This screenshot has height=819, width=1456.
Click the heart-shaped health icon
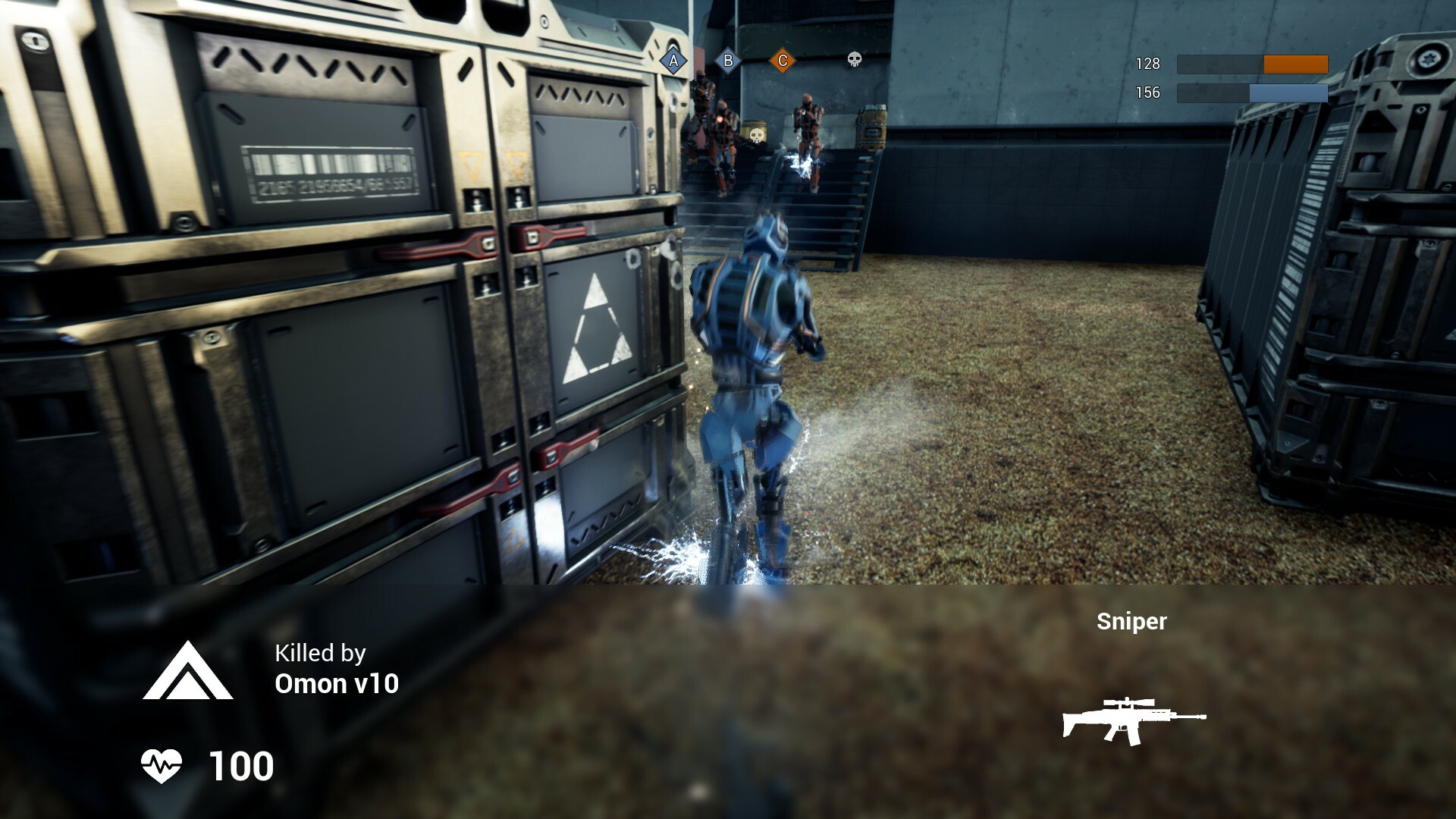click(x=163, y=767)
